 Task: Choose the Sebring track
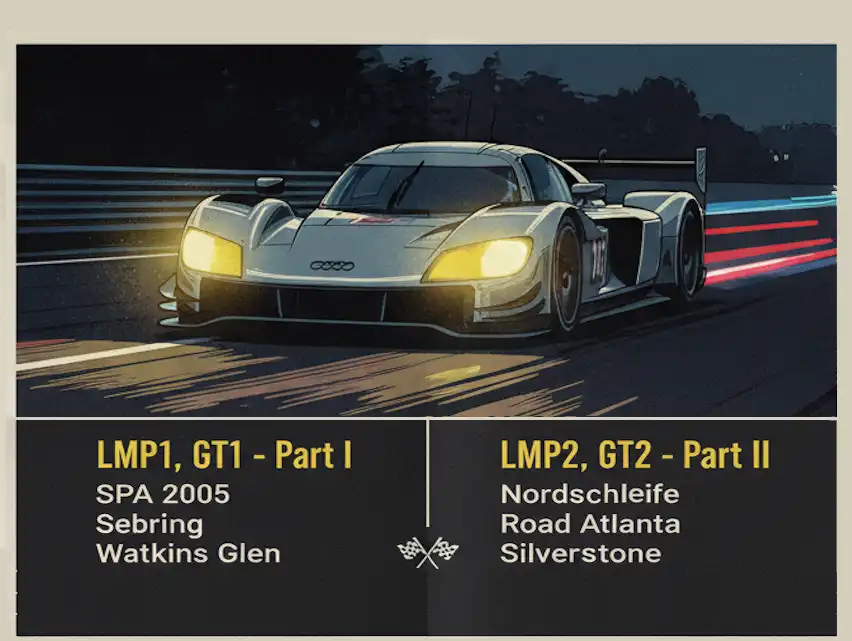(150, 524)
